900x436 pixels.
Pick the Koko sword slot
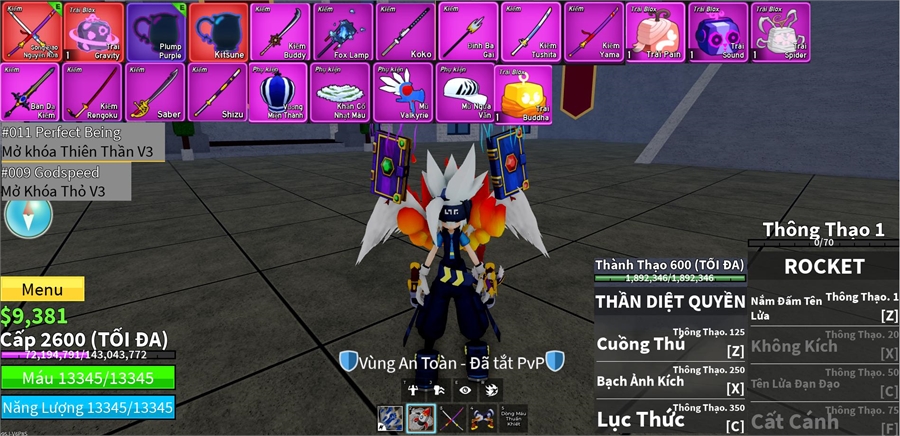pyautogui.click(x=405, y=31)
